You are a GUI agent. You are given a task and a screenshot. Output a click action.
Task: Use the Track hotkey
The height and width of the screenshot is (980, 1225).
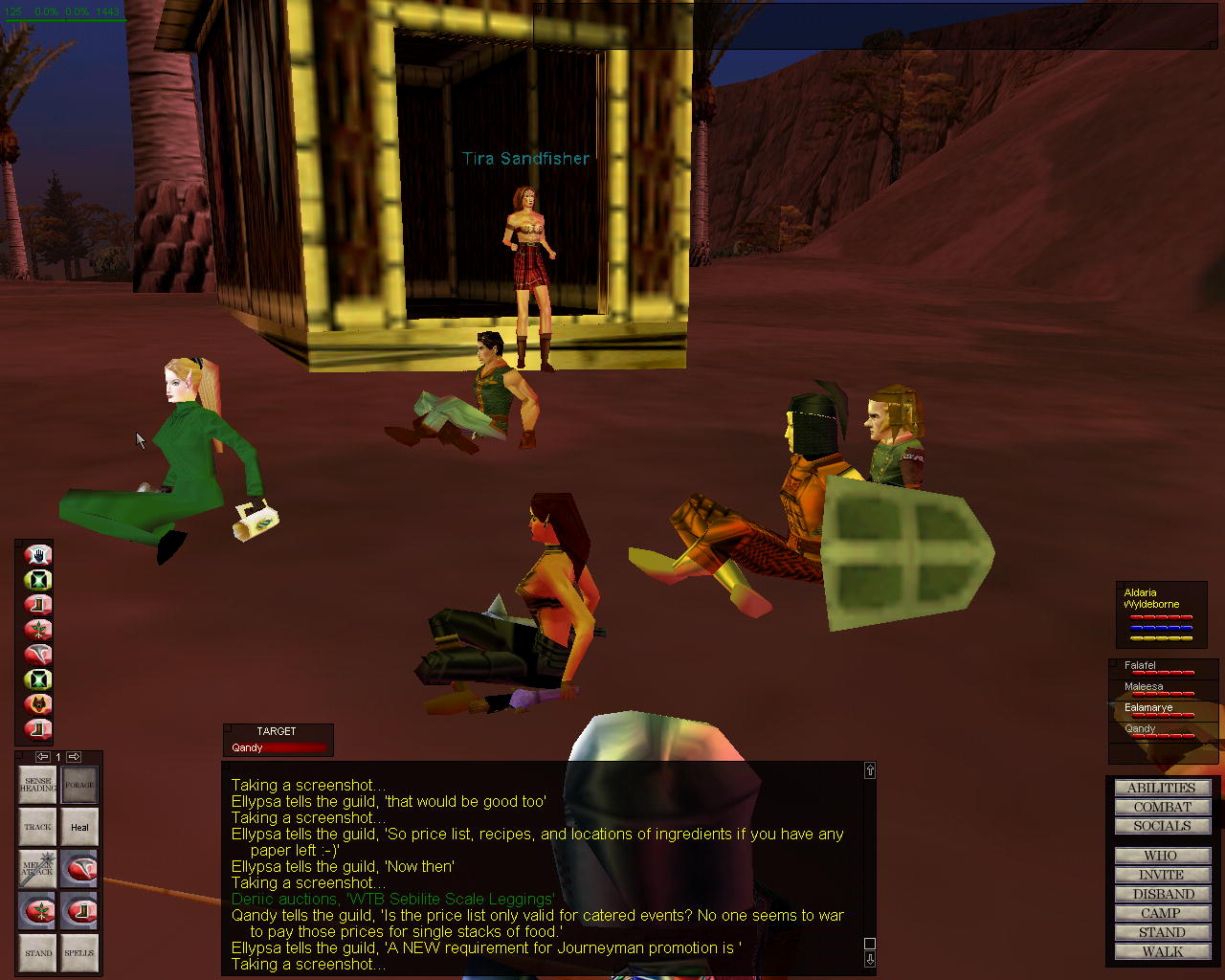pos(38,827)
